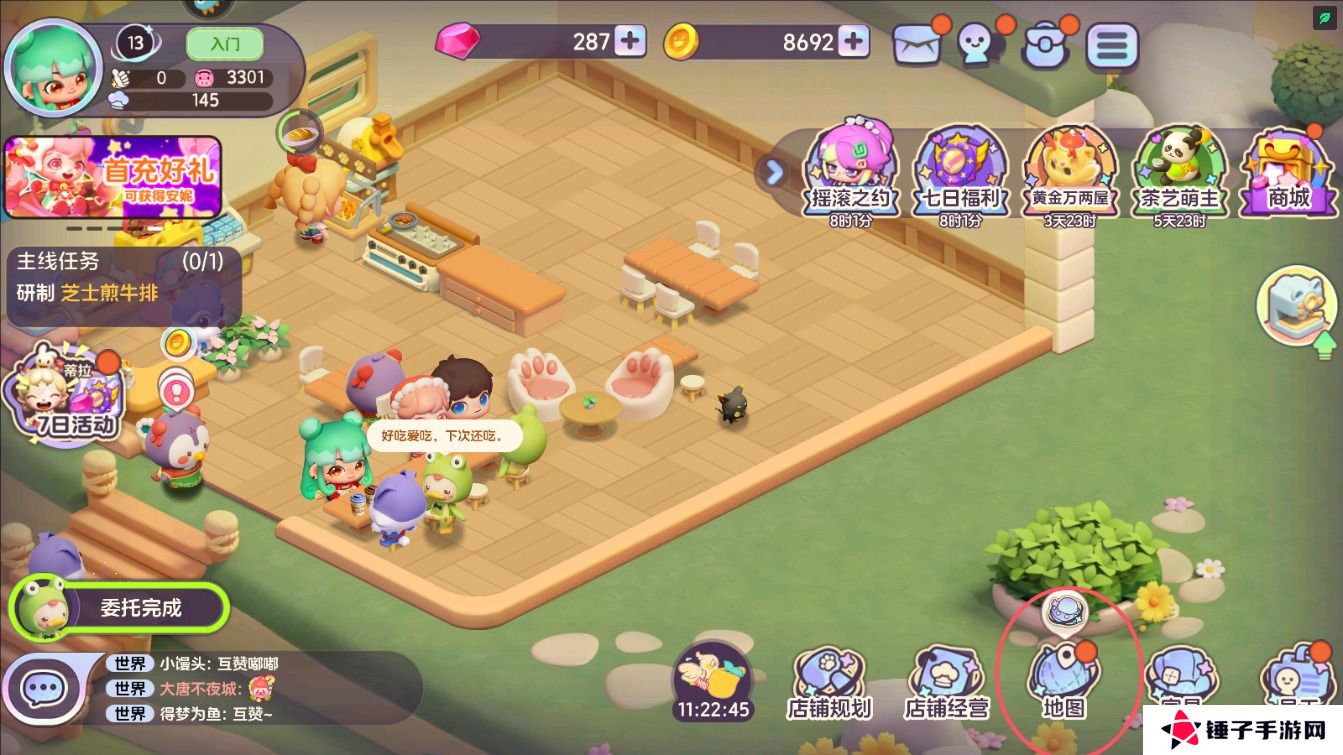The width and height of the screenshot is (1343, 755).
Task: Add more gold coins with plus button
Action: click(x=852, y=41)
